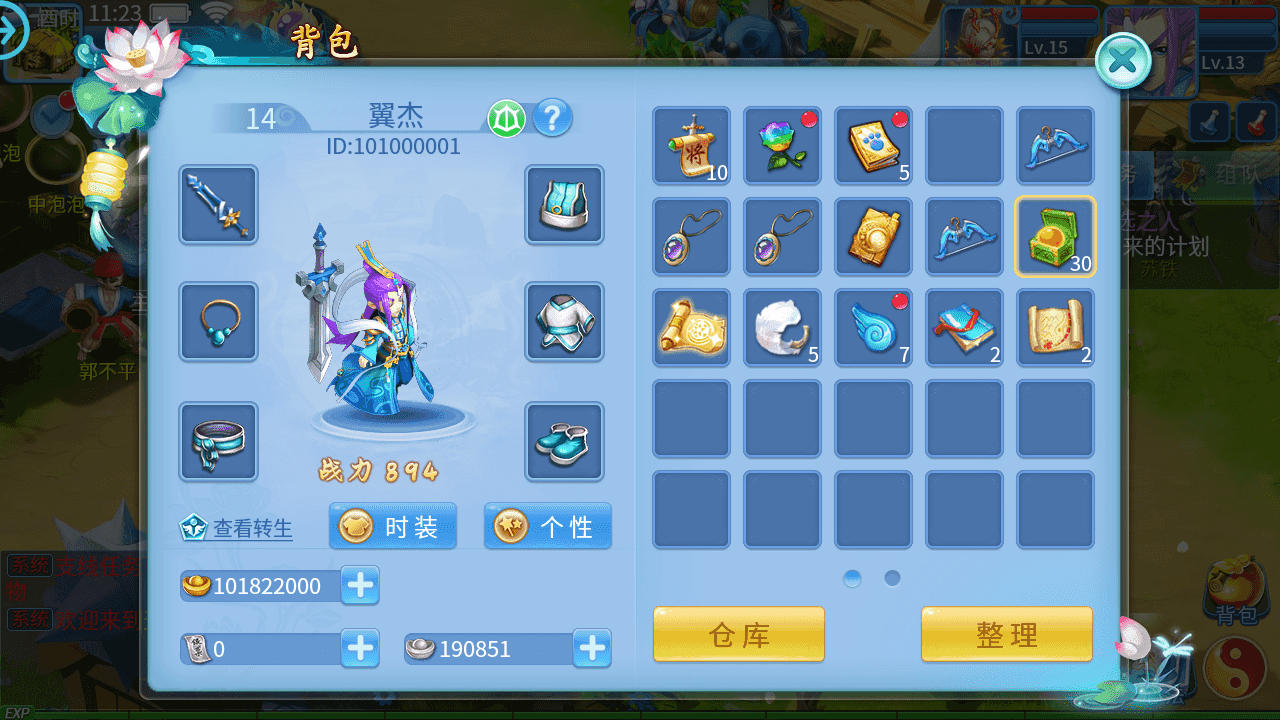Select the paw print book item

click(873, 146)
